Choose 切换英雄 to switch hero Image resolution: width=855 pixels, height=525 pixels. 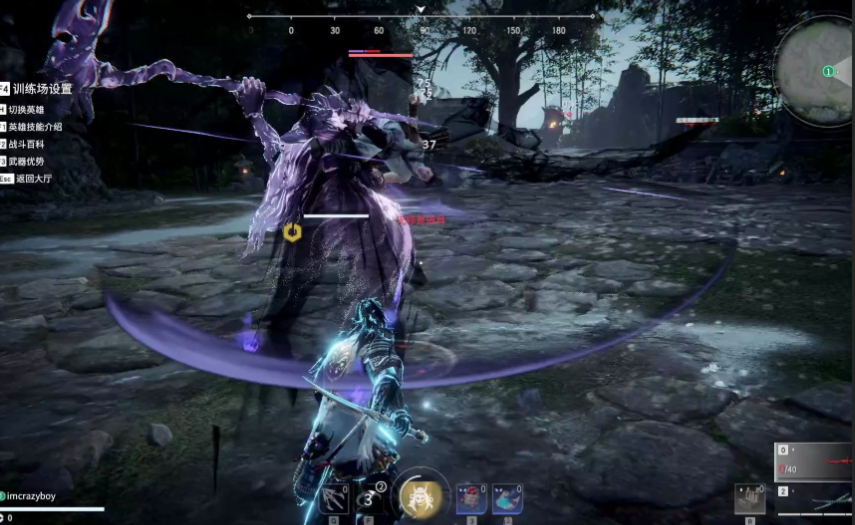[x=30, y=109]
